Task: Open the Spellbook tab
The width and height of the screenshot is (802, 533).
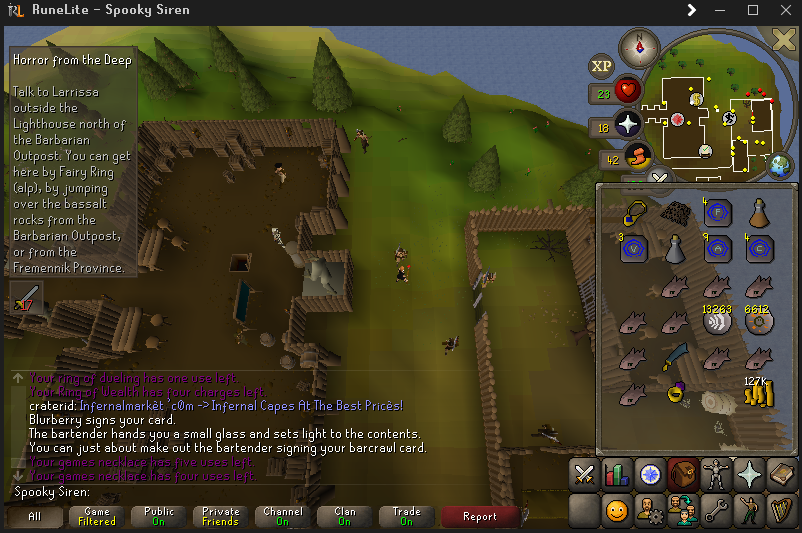Action: pos(782,475)
